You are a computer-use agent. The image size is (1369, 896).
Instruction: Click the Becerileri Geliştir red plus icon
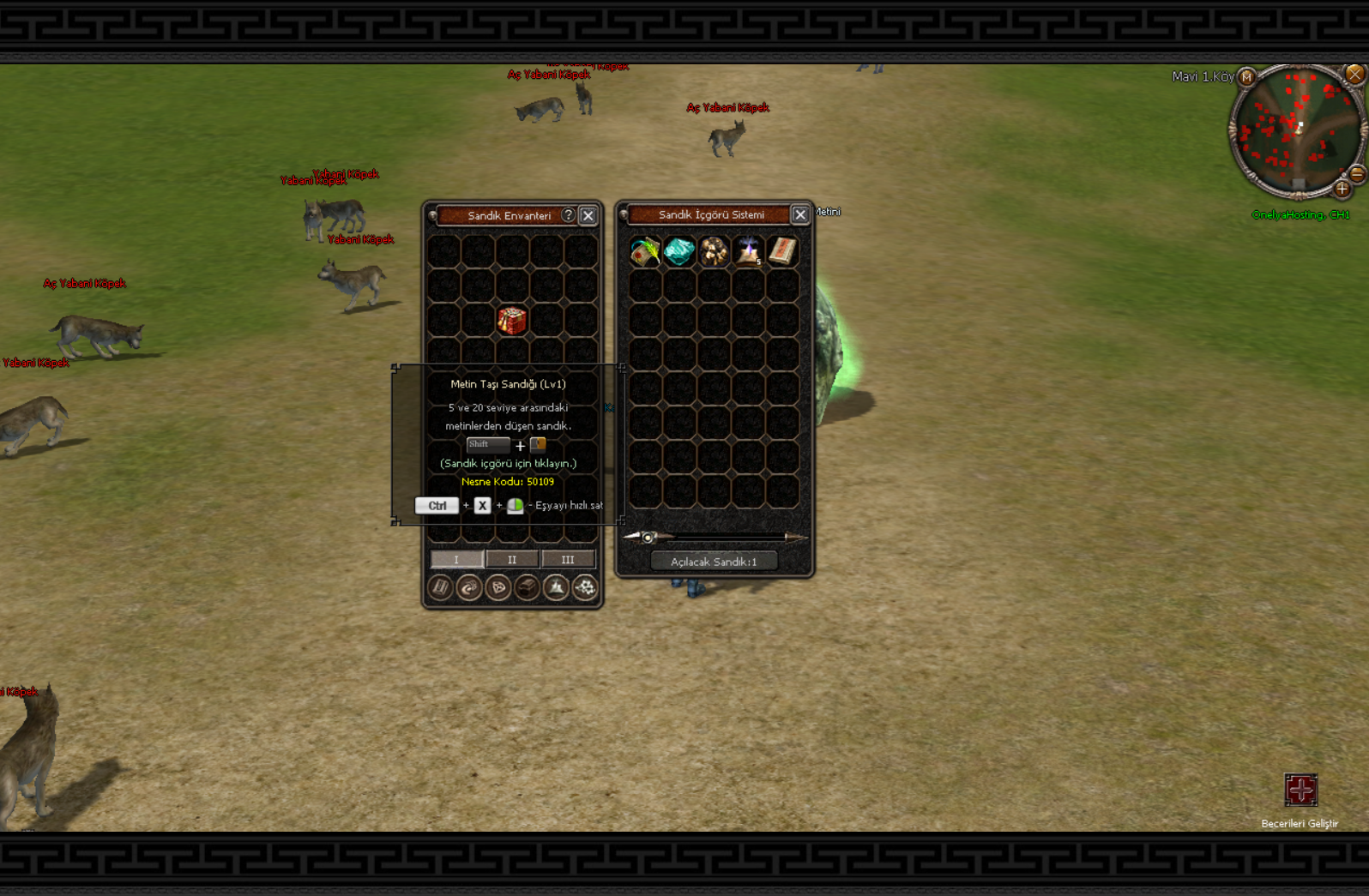click(1300, 790)
